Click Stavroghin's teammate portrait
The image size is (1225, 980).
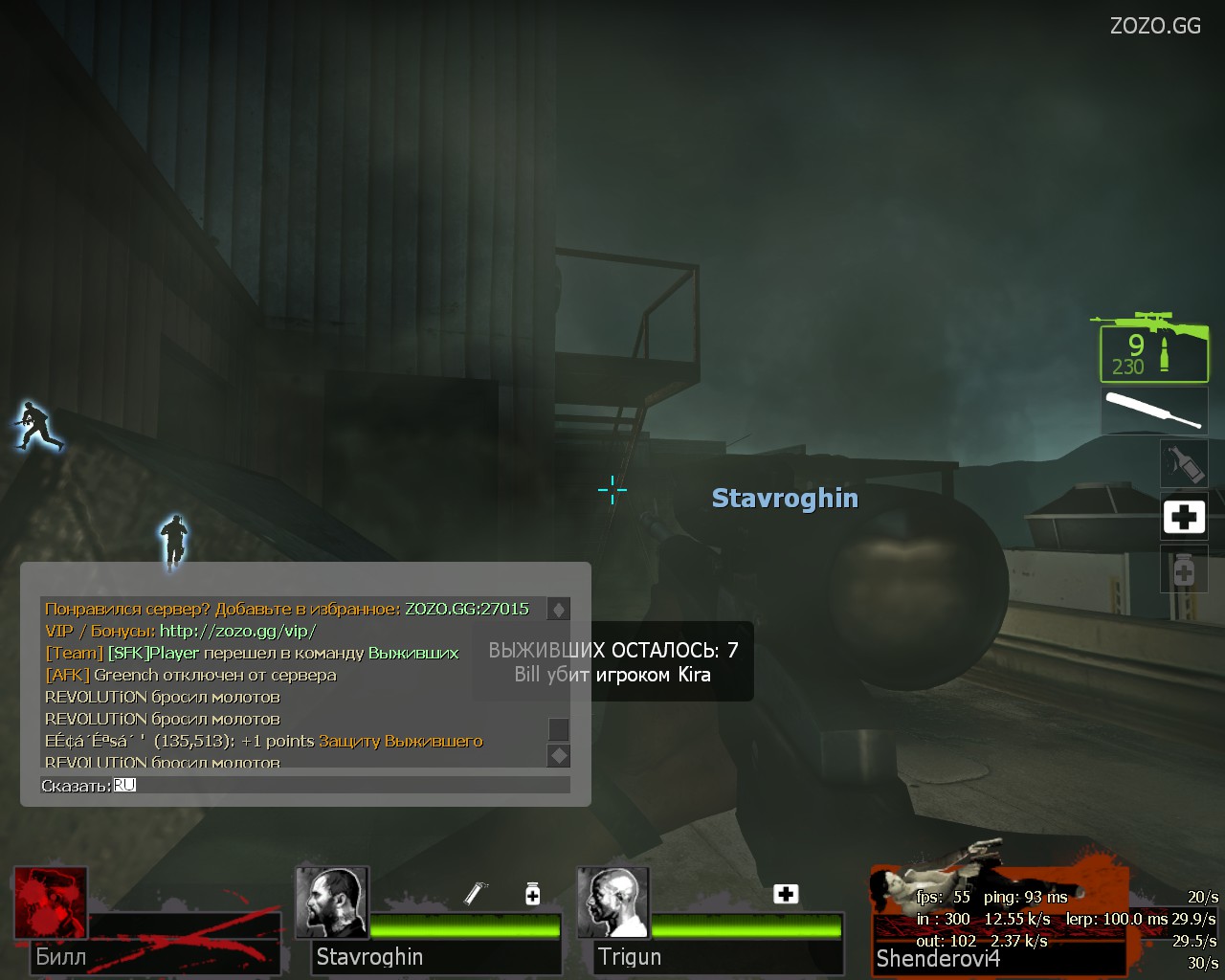(331, 902)
